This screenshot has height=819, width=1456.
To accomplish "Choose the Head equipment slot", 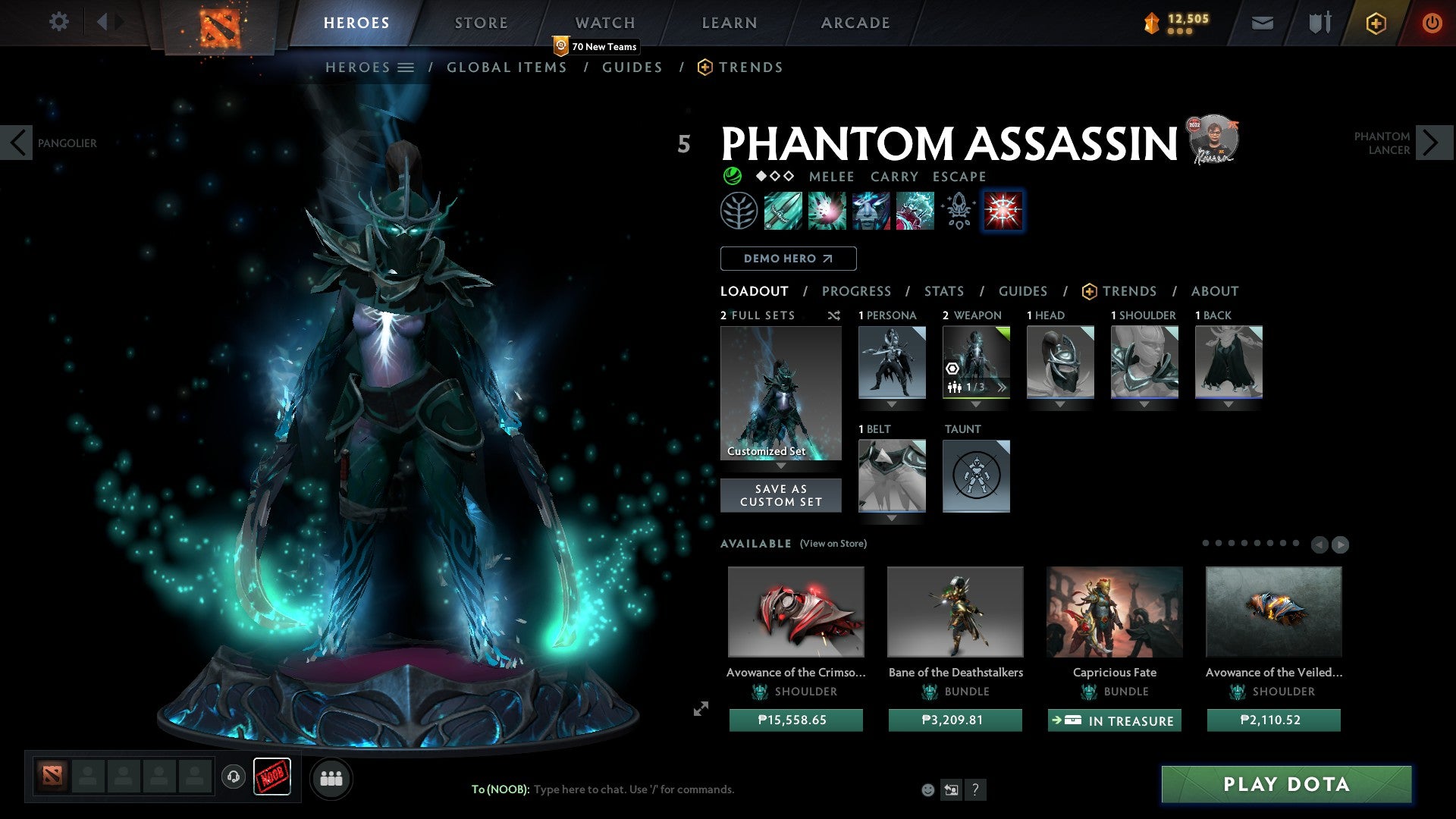I will [x=1060, y=362].
